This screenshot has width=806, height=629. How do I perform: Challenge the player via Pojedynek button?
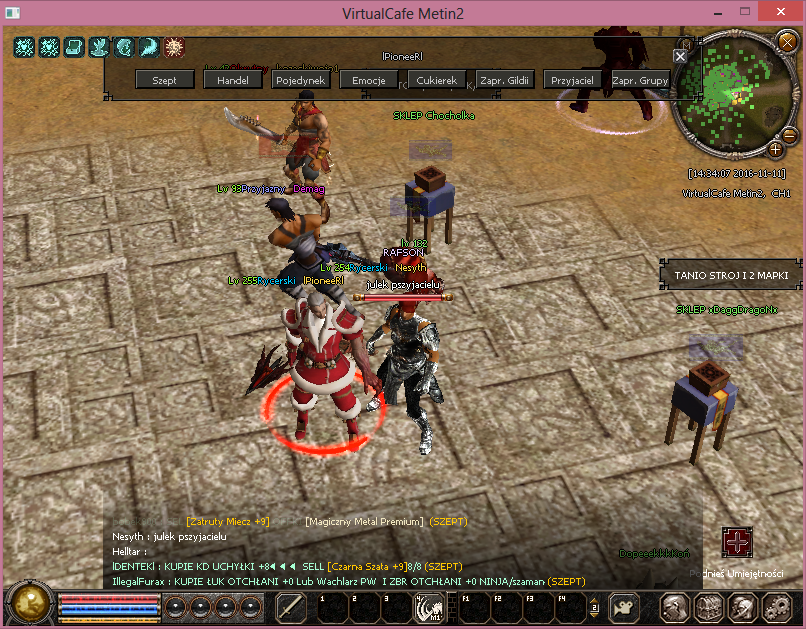301,80
